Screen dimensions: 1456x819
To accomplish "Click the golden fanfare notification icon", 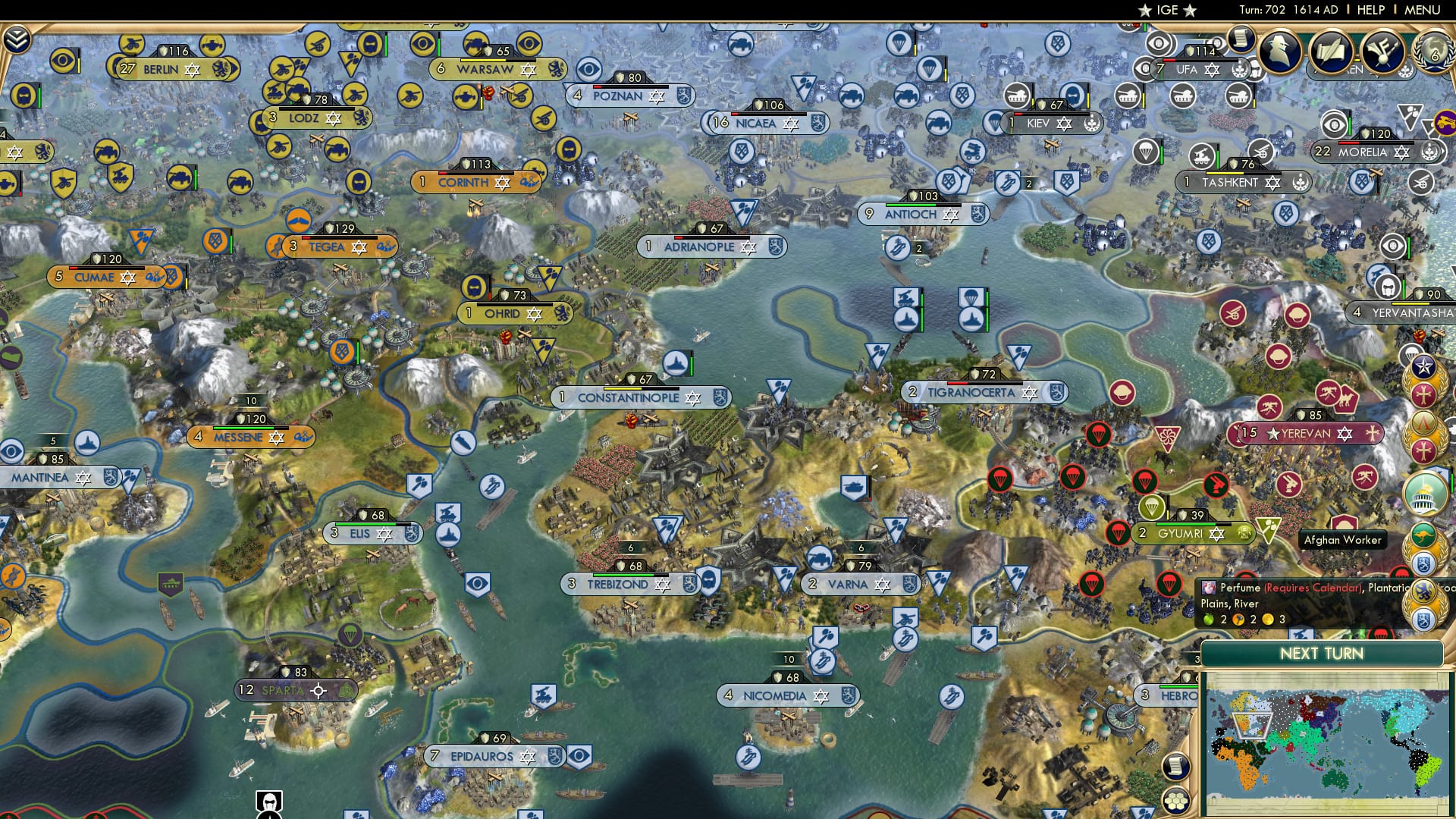I will [1382, 50].
